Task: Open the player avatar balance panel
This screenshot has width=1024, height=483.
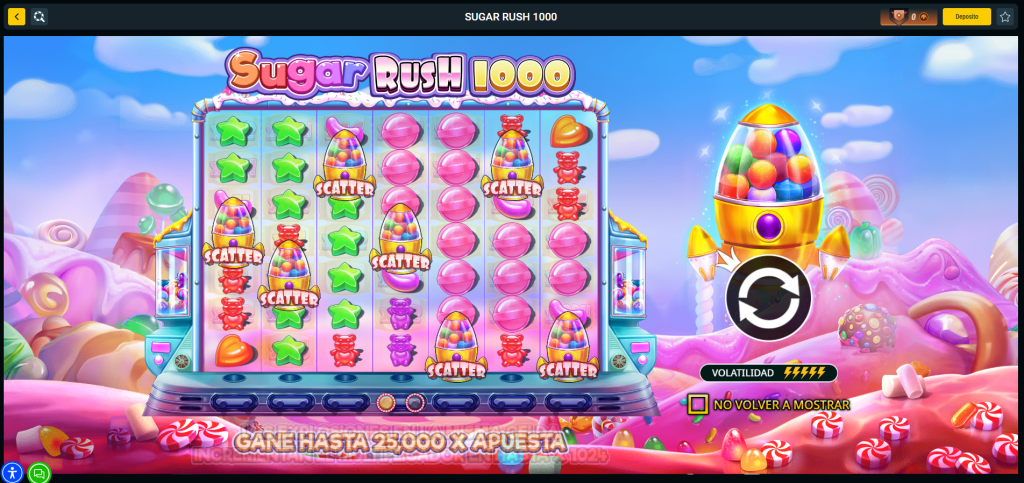Action: coord(908,17)
